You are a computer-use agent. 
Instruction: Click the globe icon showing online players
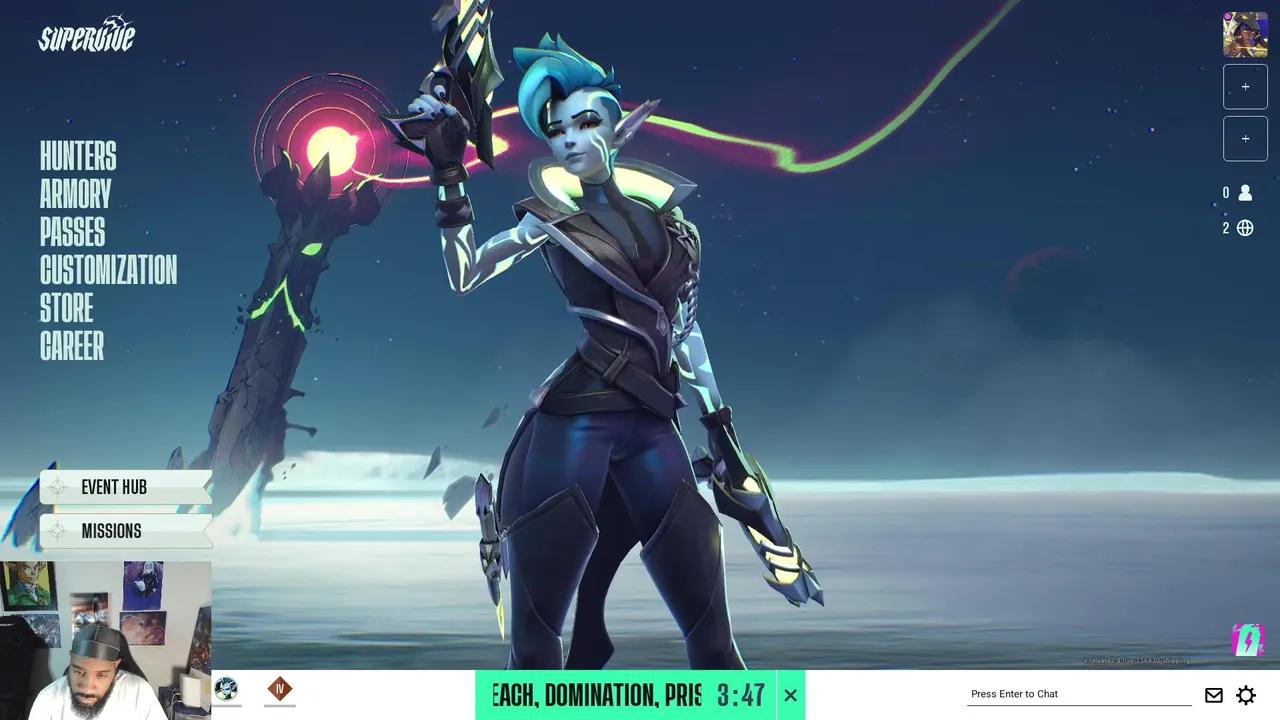(x=1245, y=228)
